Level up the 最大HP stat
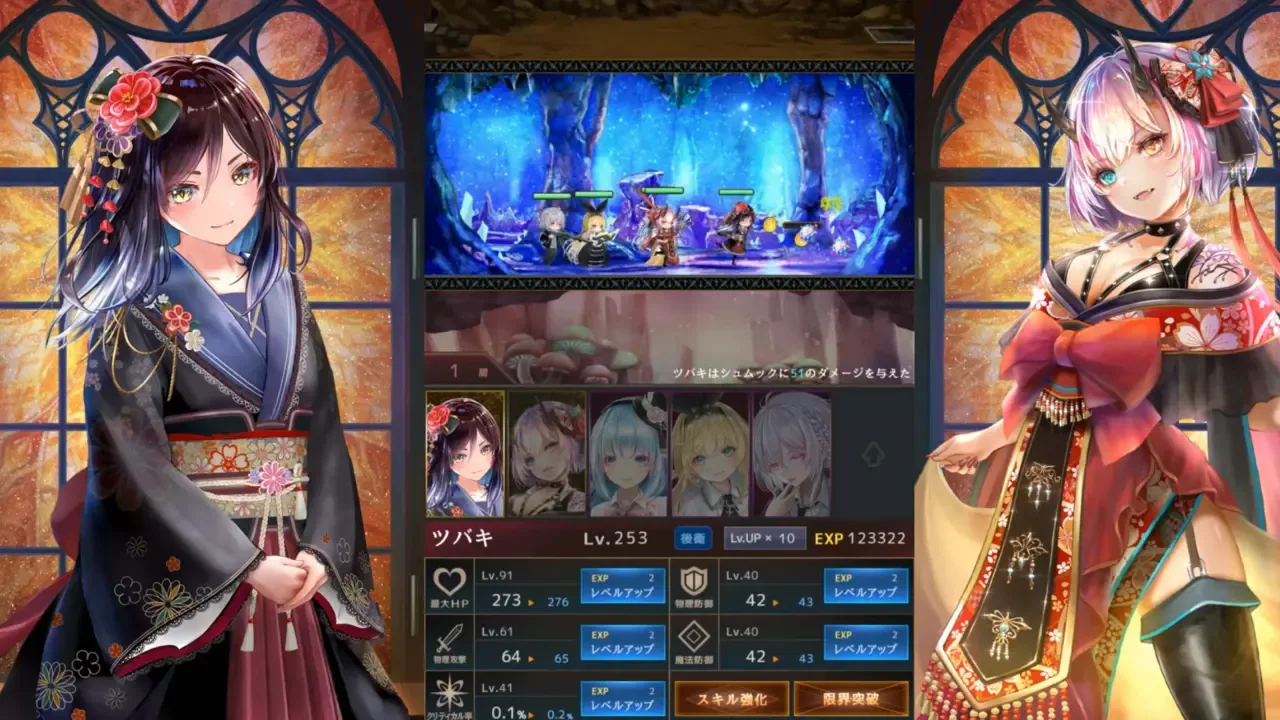The height and width of the screenshot is (720, 1280). tap(622, 586)
